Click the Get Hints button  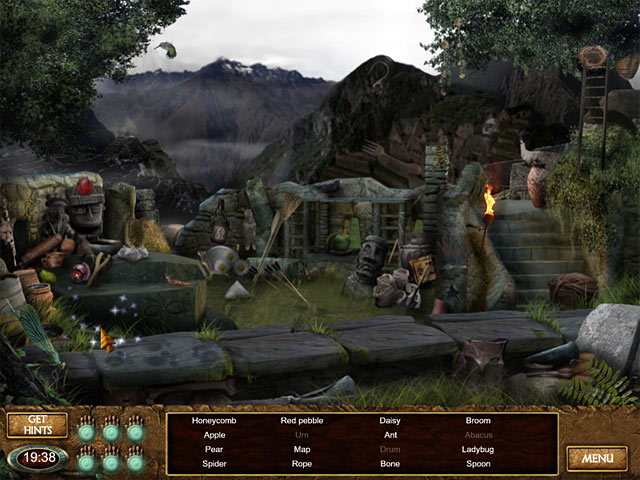[37, 425]
